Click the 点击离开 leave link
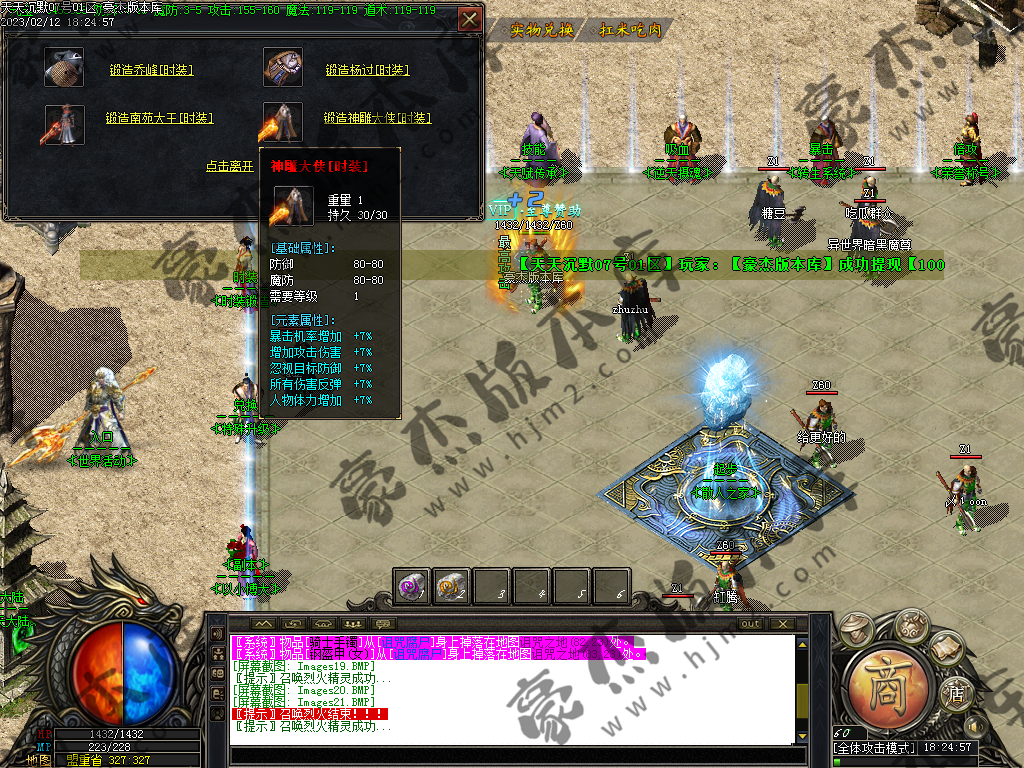1024x768 pixels. click(x=230, y=167)
